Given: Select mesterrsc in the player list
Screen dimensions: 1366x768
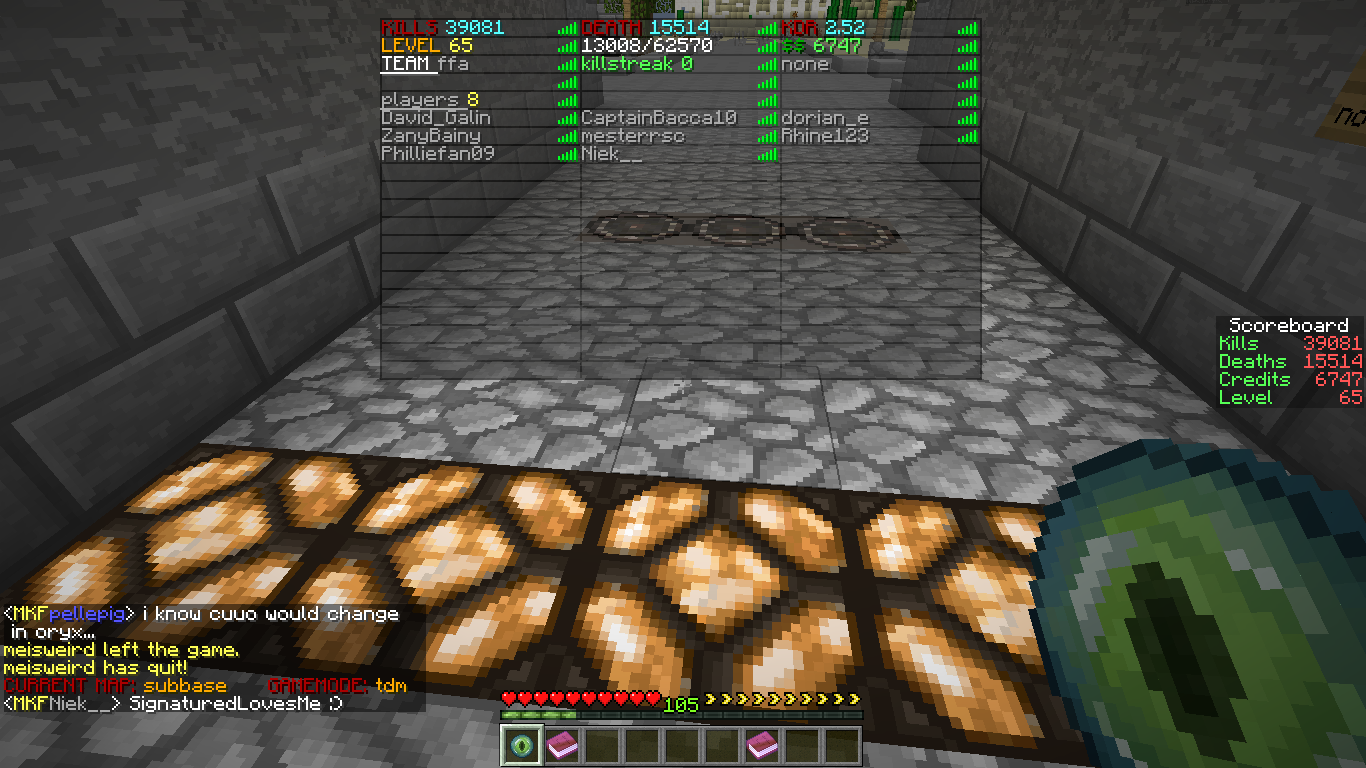Looking at the screenshot, I should 633,136.
